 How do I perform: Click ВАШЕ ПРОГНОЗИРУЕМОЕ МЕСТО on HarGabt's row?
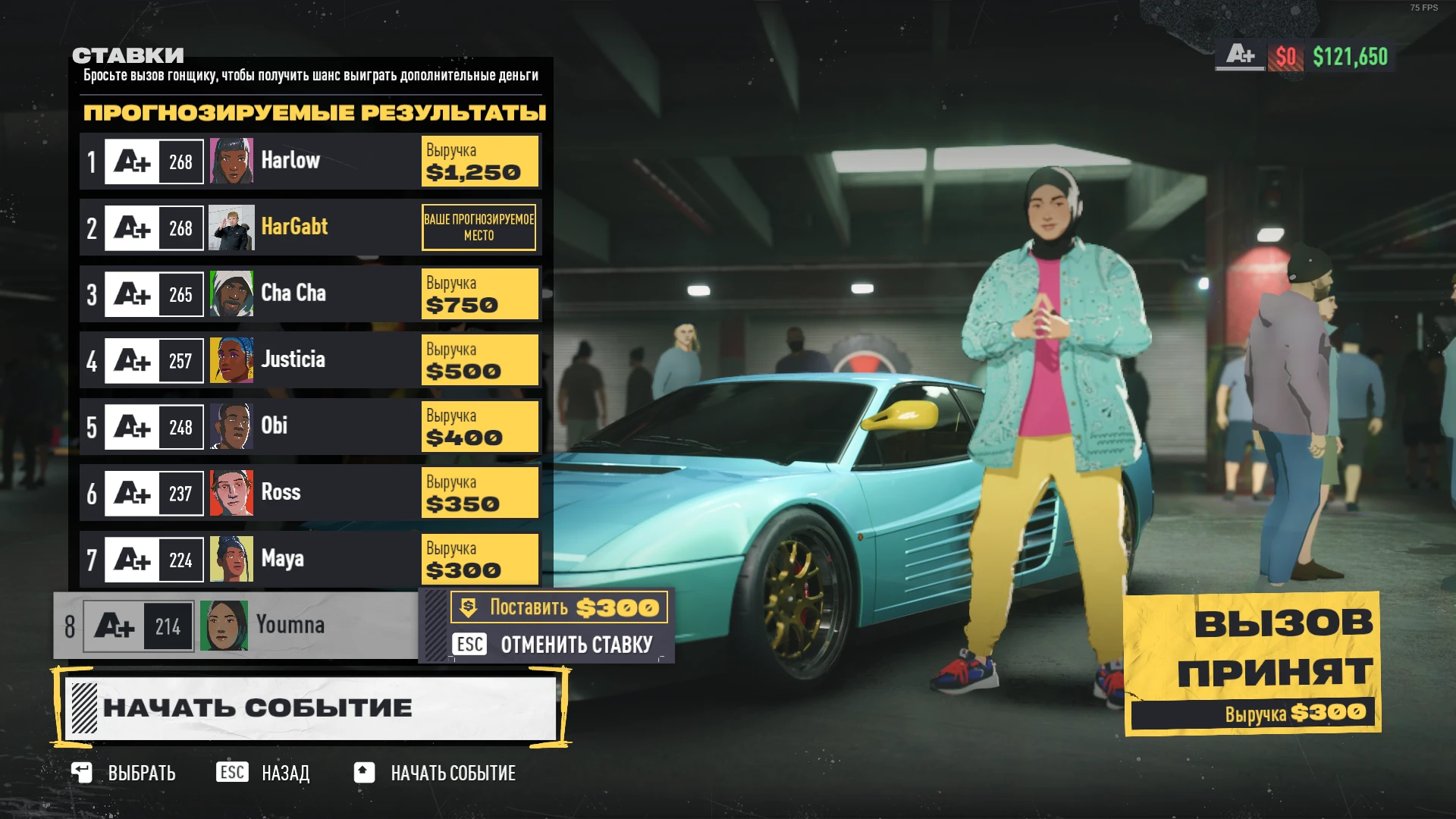(x=479, y=227)
